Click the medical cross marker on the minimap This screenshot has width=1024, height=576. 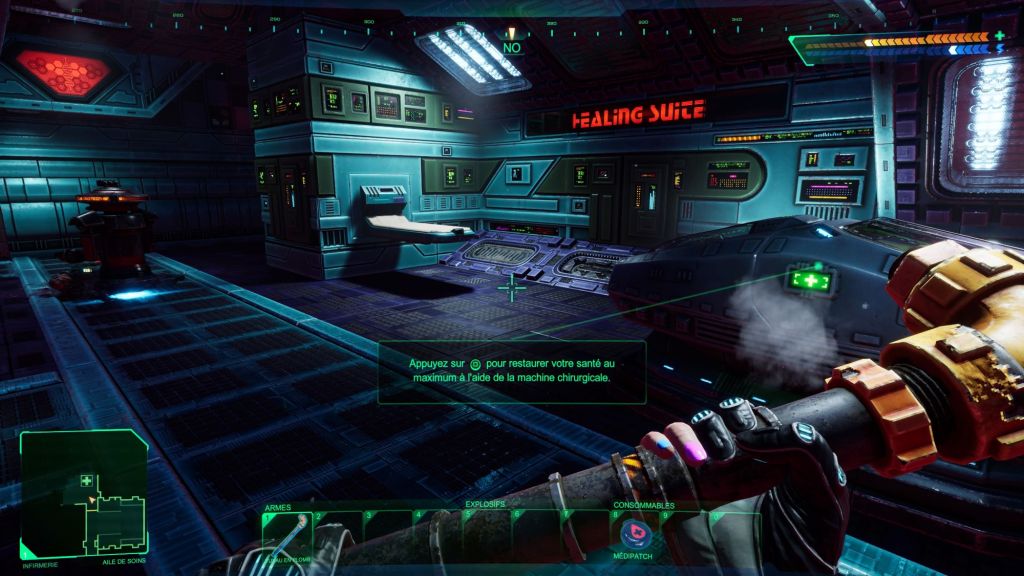click(x=87, y=481)
